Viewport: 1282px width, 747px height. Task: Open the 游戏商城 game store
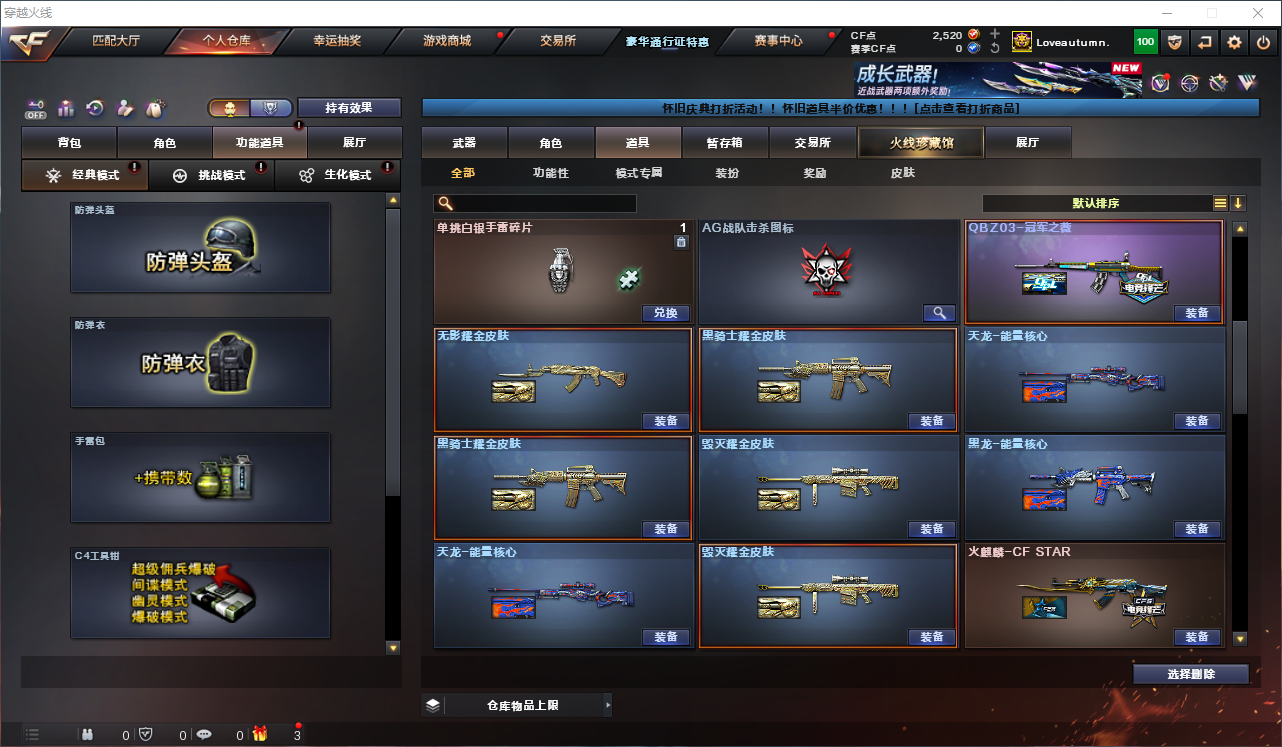pos(446,41)
